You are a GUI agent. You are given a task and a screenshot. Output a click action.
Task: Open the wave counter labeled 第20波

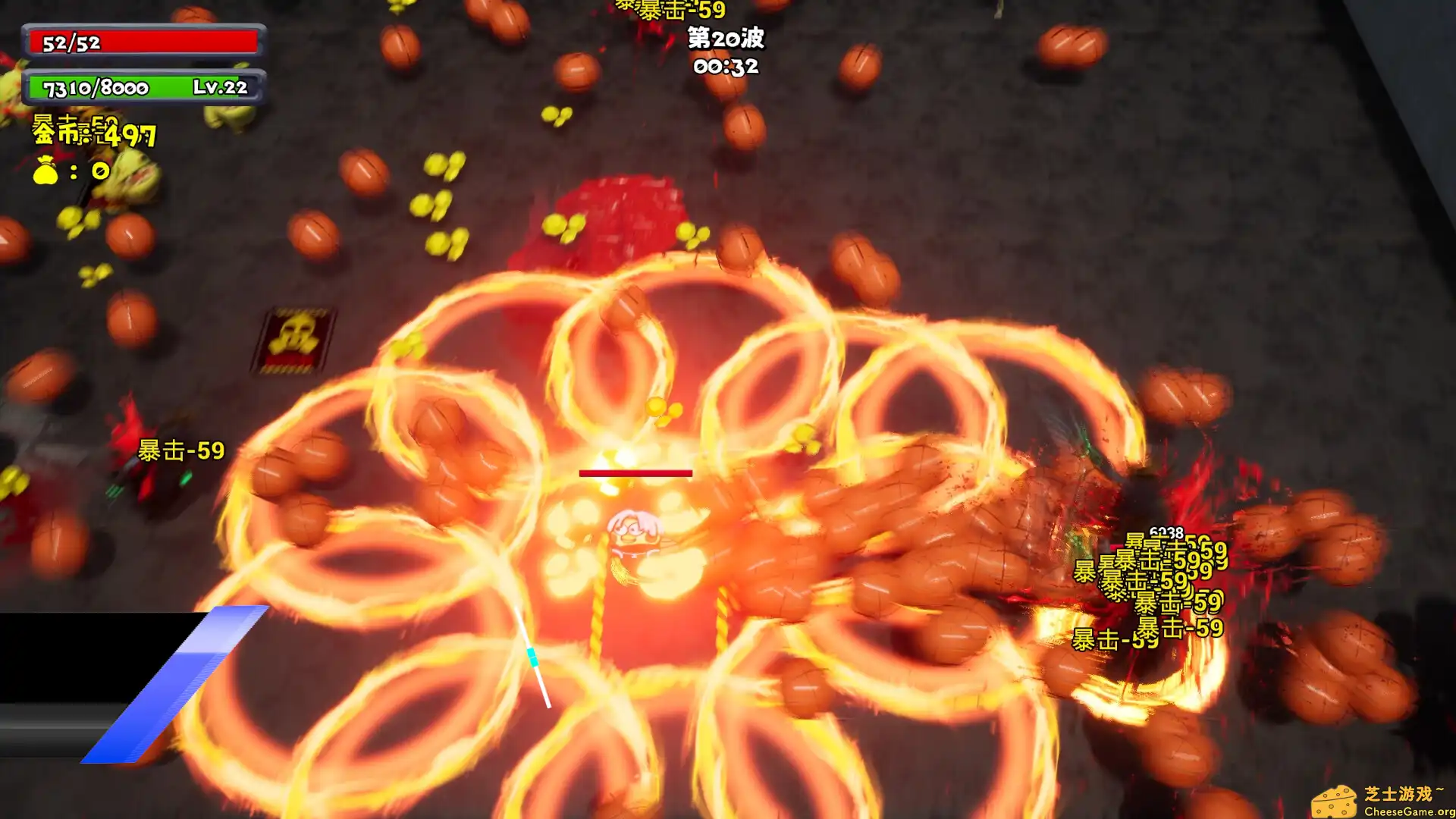726,36
